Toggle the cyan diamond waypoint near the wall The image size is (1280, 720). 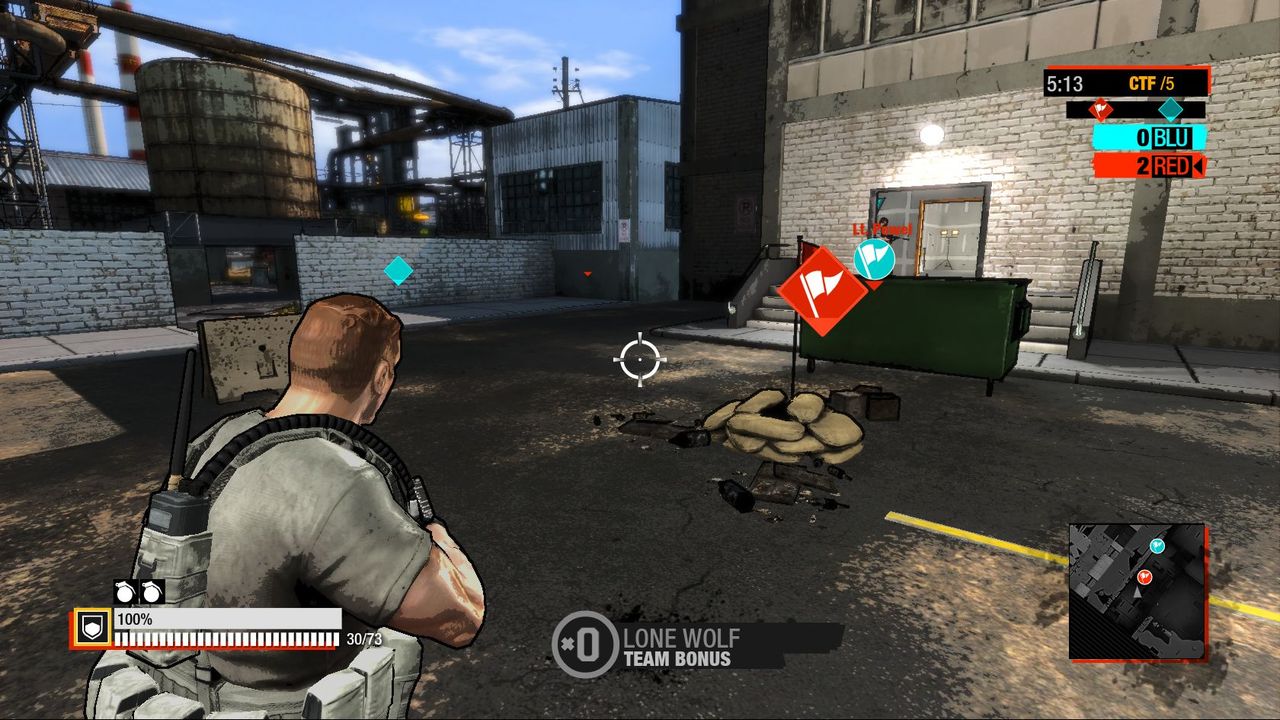(x=399, y=270)
